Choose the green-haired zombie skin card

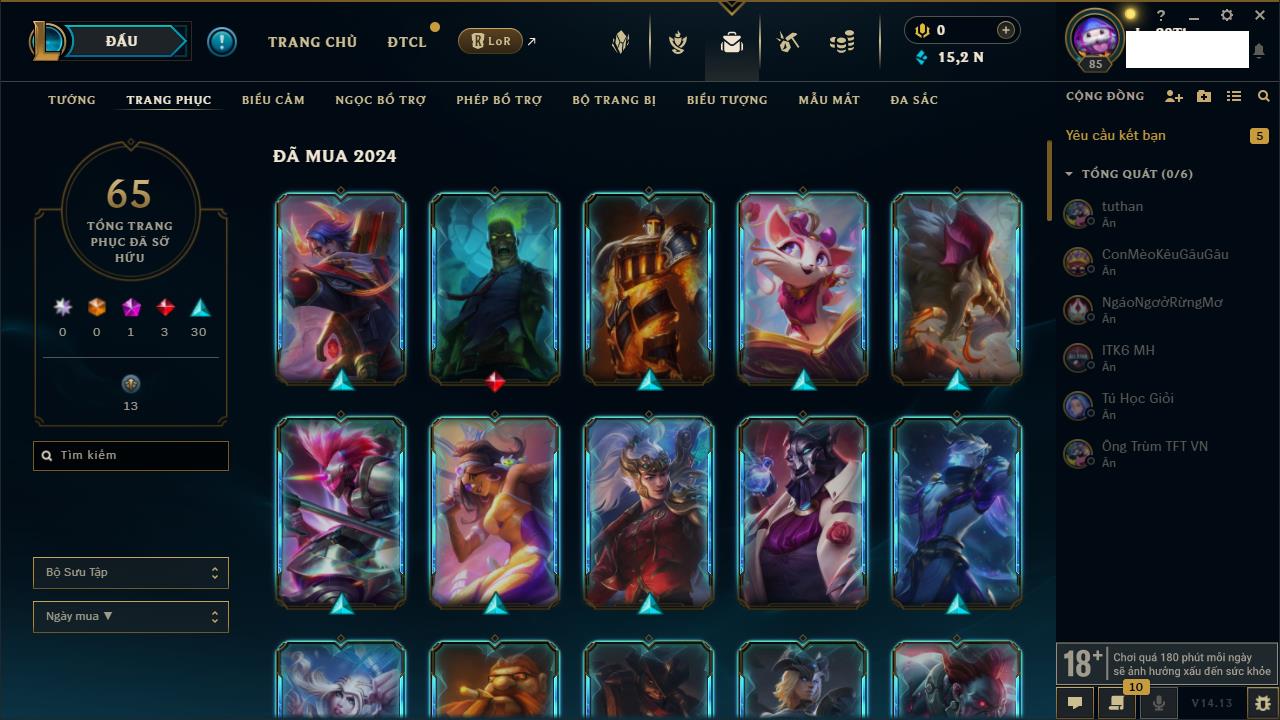[x=495, y=288]
